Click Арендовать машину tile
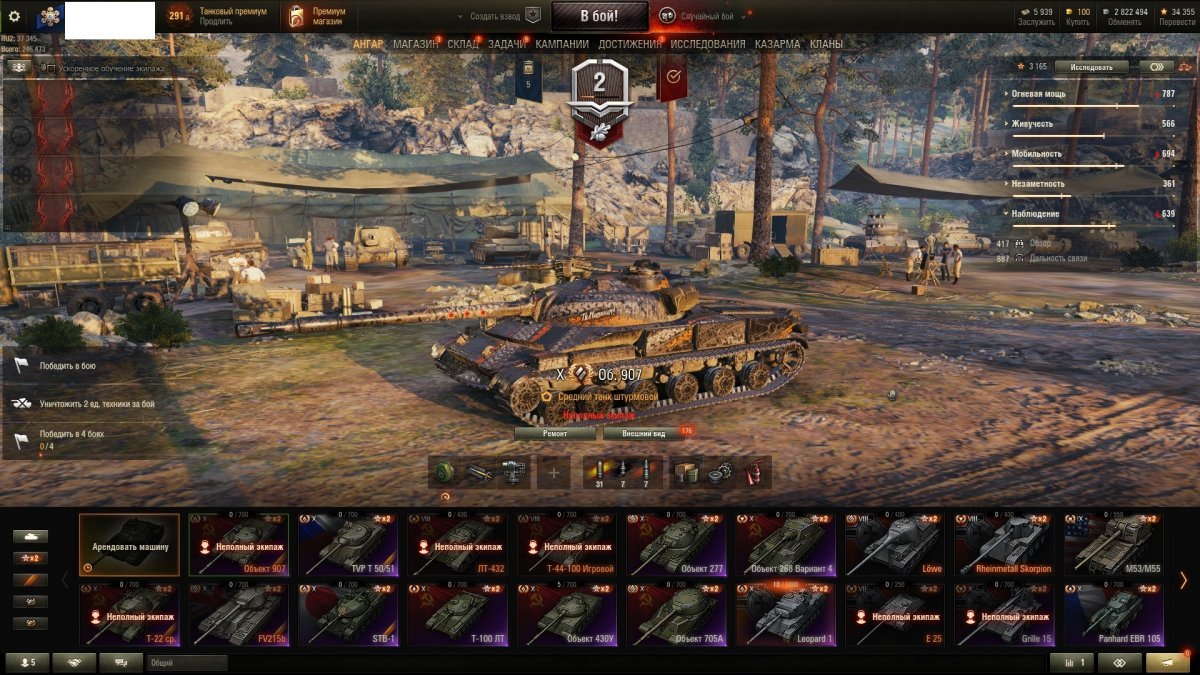 [x=129, y=545]
